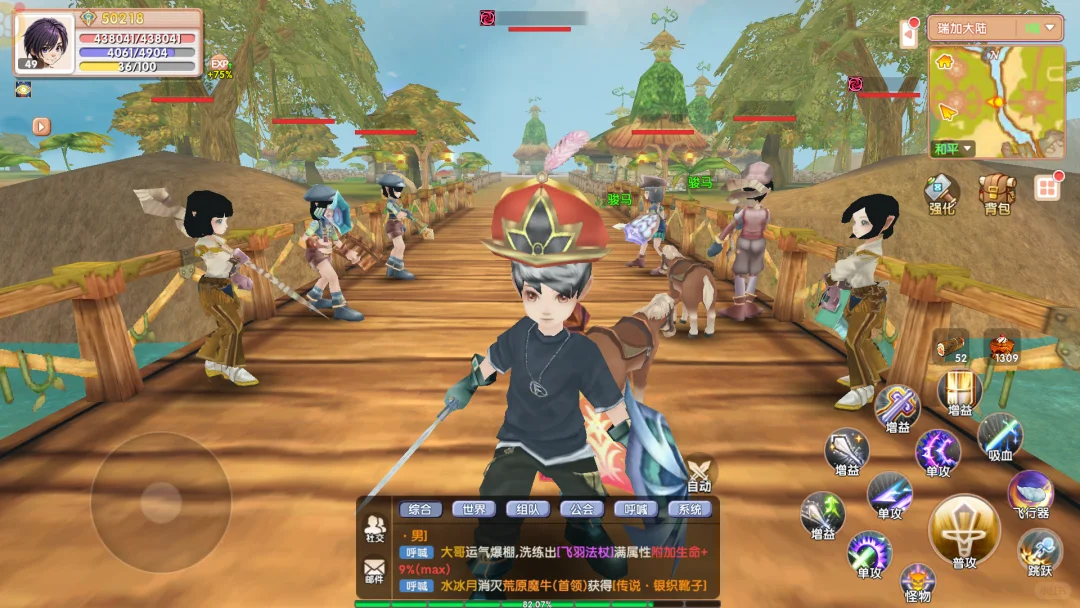Target nearest enemy with 怪物 button
This screenshot has width=1080, height=608.
pos(917,581)
